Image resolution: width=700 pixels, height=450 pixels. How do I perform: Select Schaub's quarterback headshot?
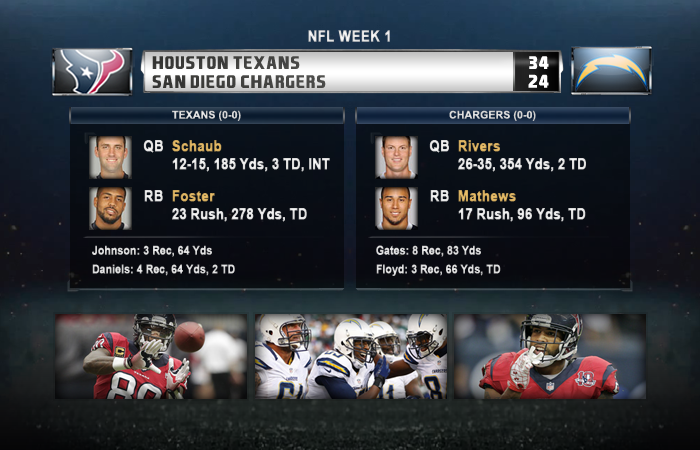click(109, 156)
